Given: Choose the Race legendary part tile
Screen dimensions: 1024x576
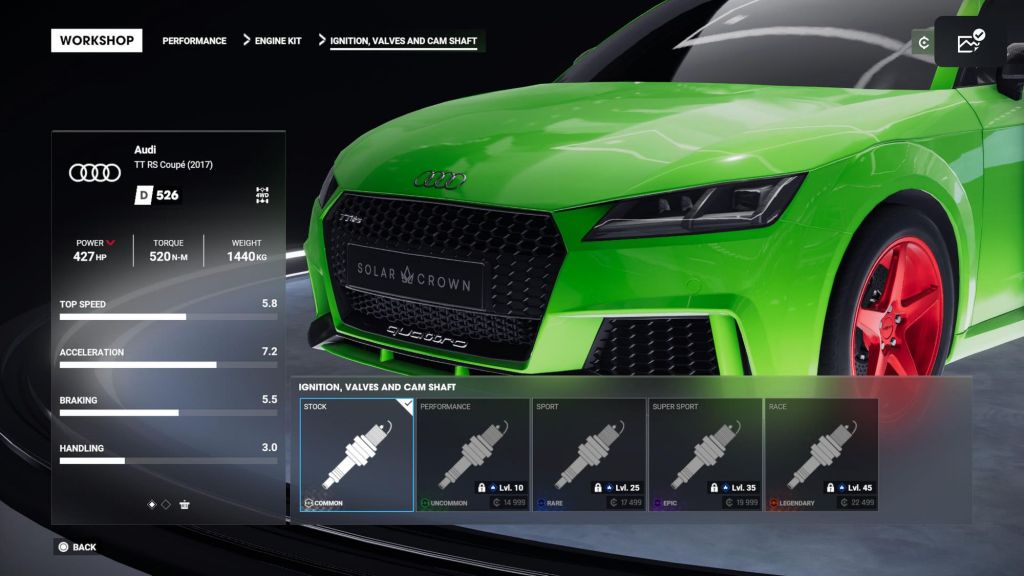Looking at the screenshot, I should click(x=821, y=455).
